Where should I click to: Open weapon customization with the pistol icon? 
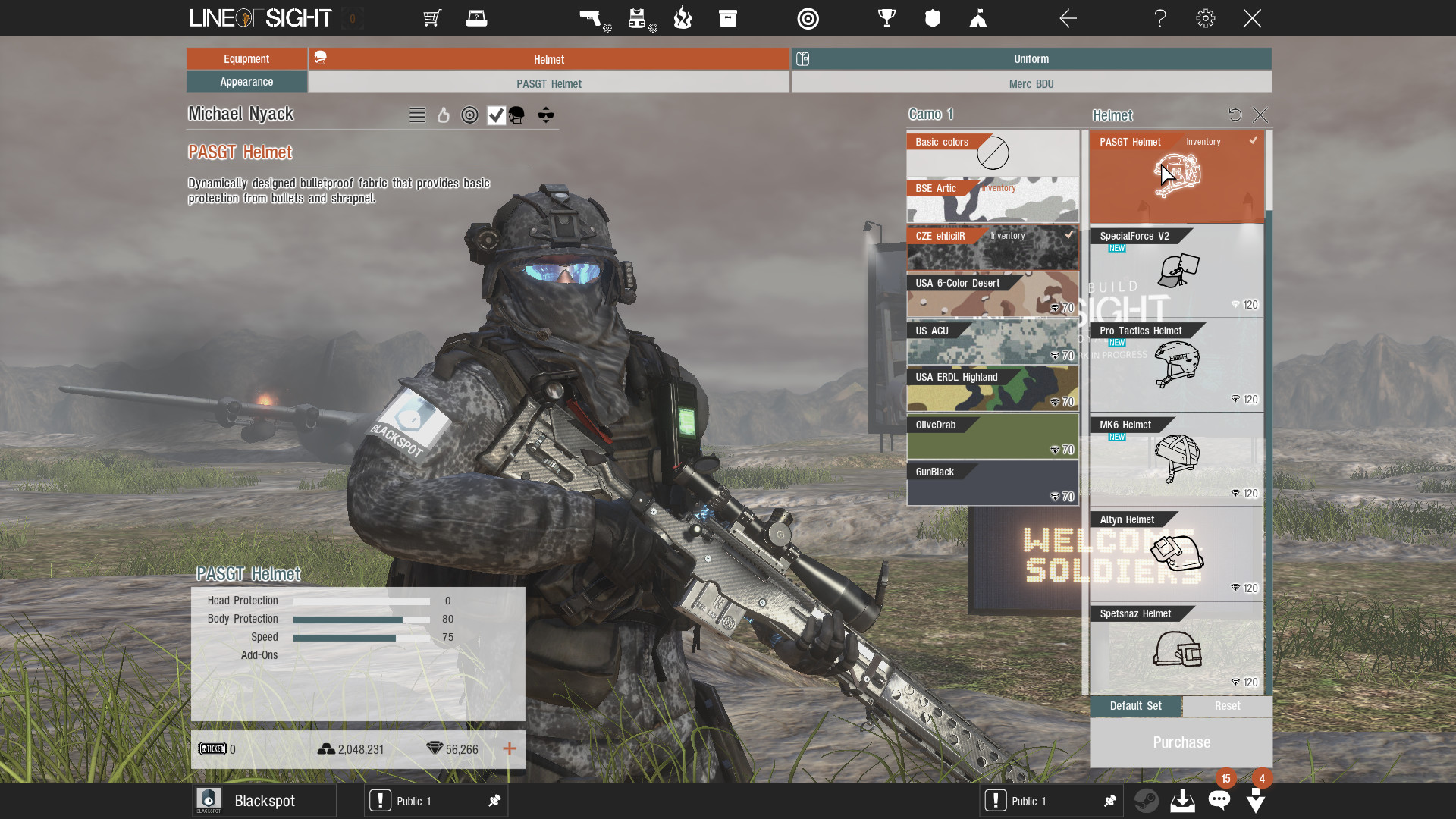[592, 18]
